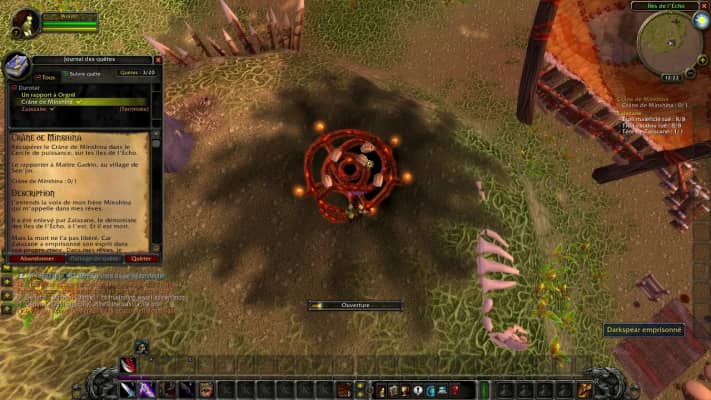This screenshot has height=400, width=711.
Task: Click the sun time-of-day indicator
Action: [701, 20]
